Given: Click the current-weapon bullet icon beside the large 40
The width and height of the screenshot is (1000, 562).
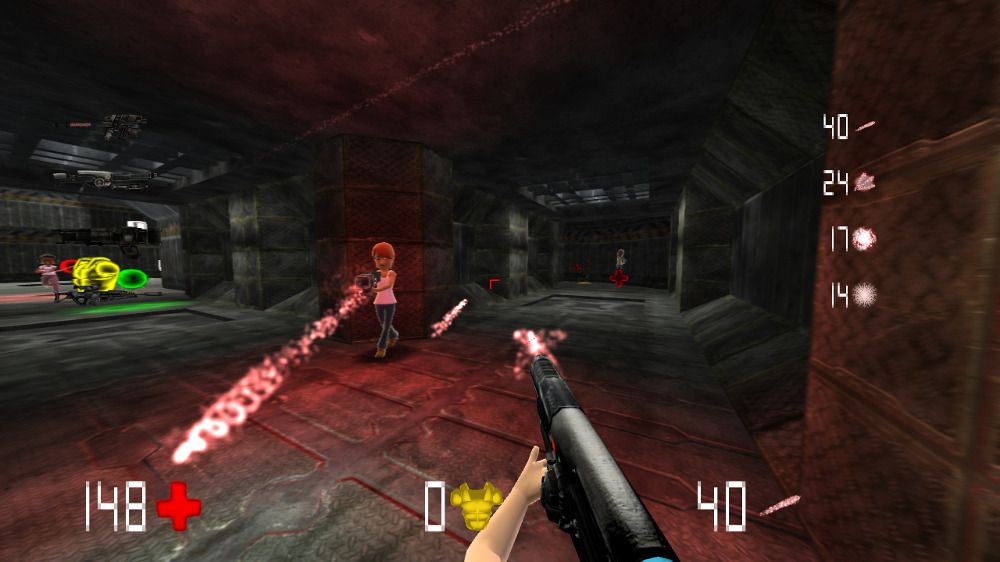Looking at the screenshot, I should tap(780, 505).
